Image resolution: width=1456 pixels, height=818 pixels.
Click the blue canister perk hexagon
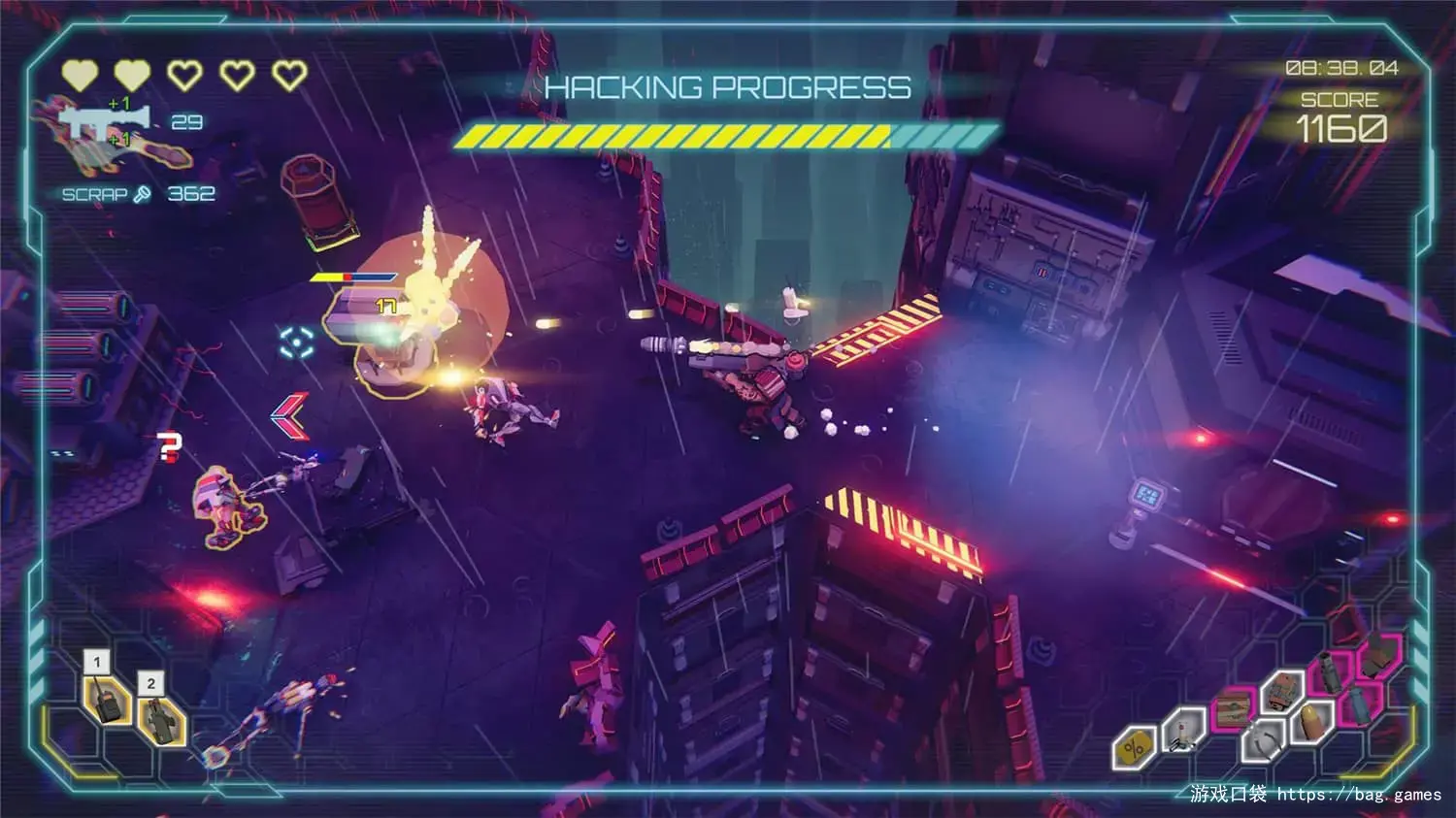(1360, 704)
